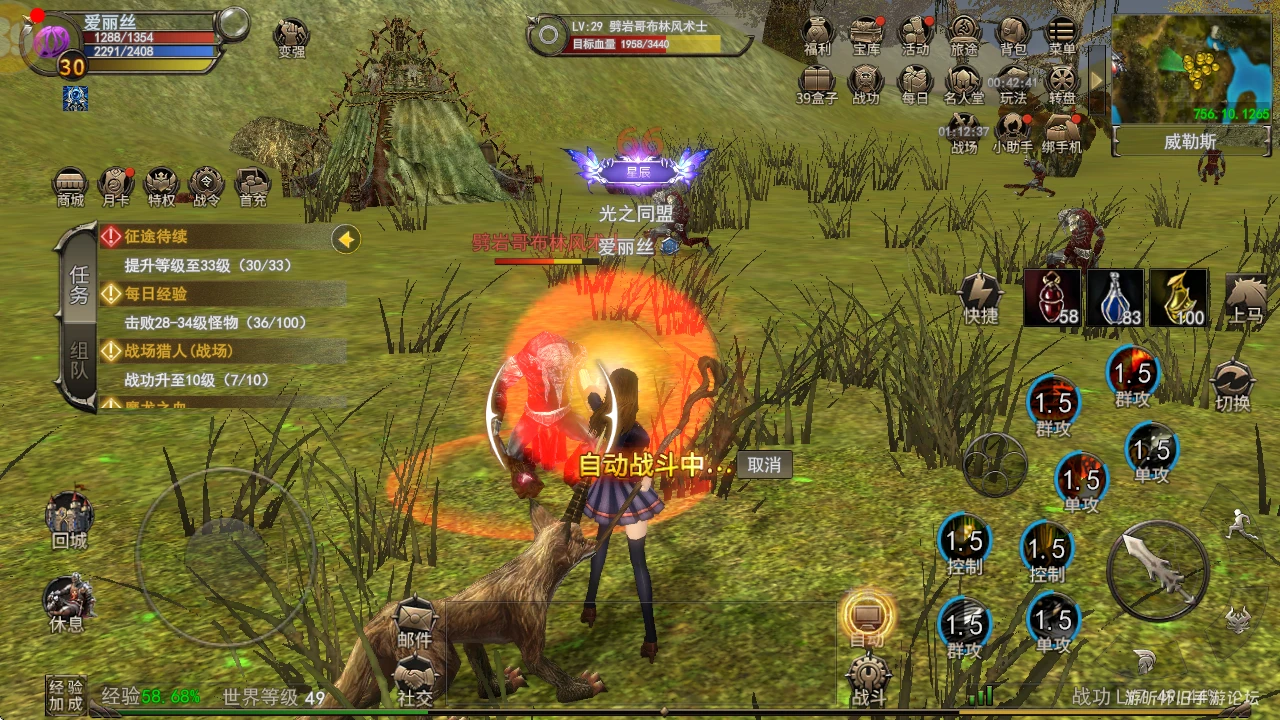Image resolution: width=1280 pixels, height=720 pixels.
Task: Open the 月卡 monthly card icon
Action: [116, 187]
